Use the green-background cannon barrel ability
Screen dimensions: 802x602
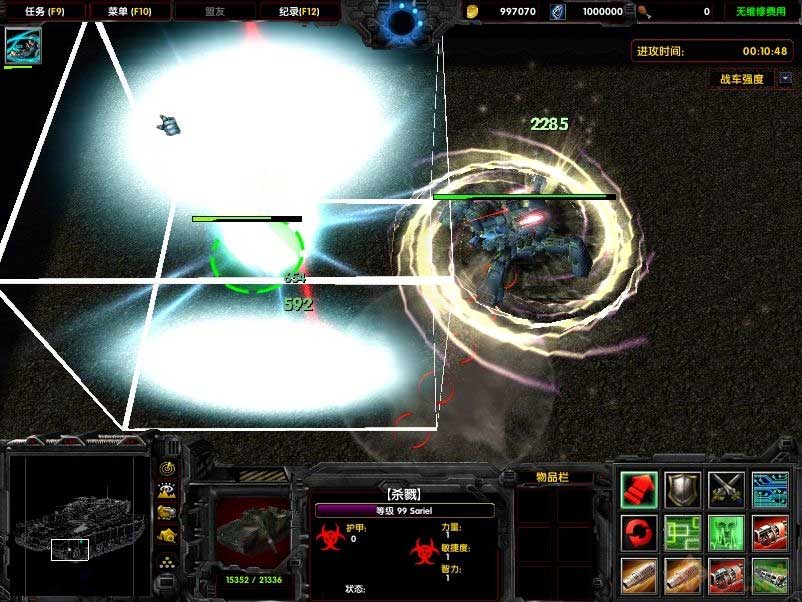770,575
